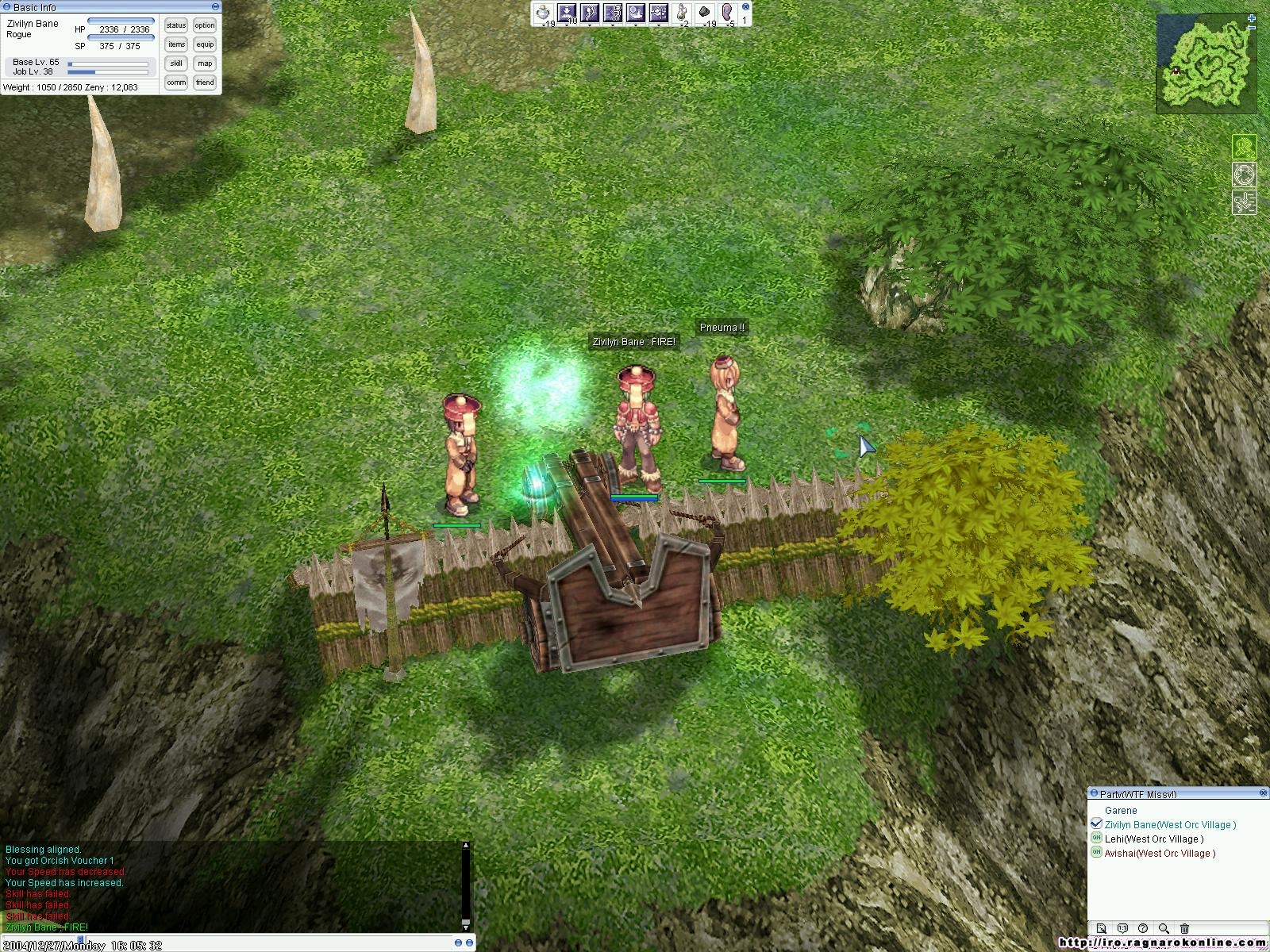
Task: Select party member Avishai
Action: [1159, 854]
